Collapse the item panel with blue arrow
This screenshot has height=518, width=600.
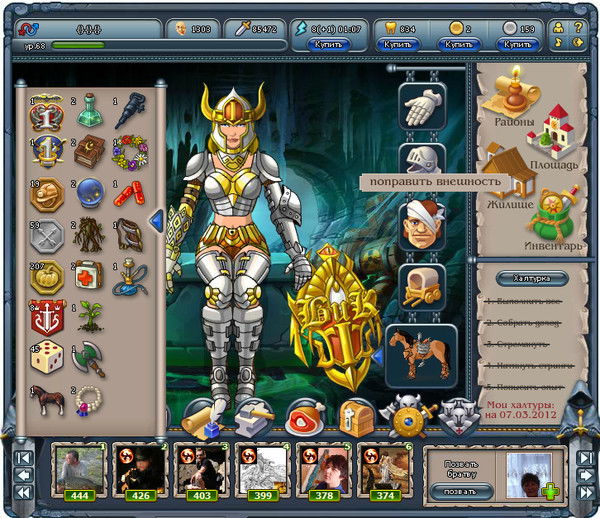(x=156, y=220)
